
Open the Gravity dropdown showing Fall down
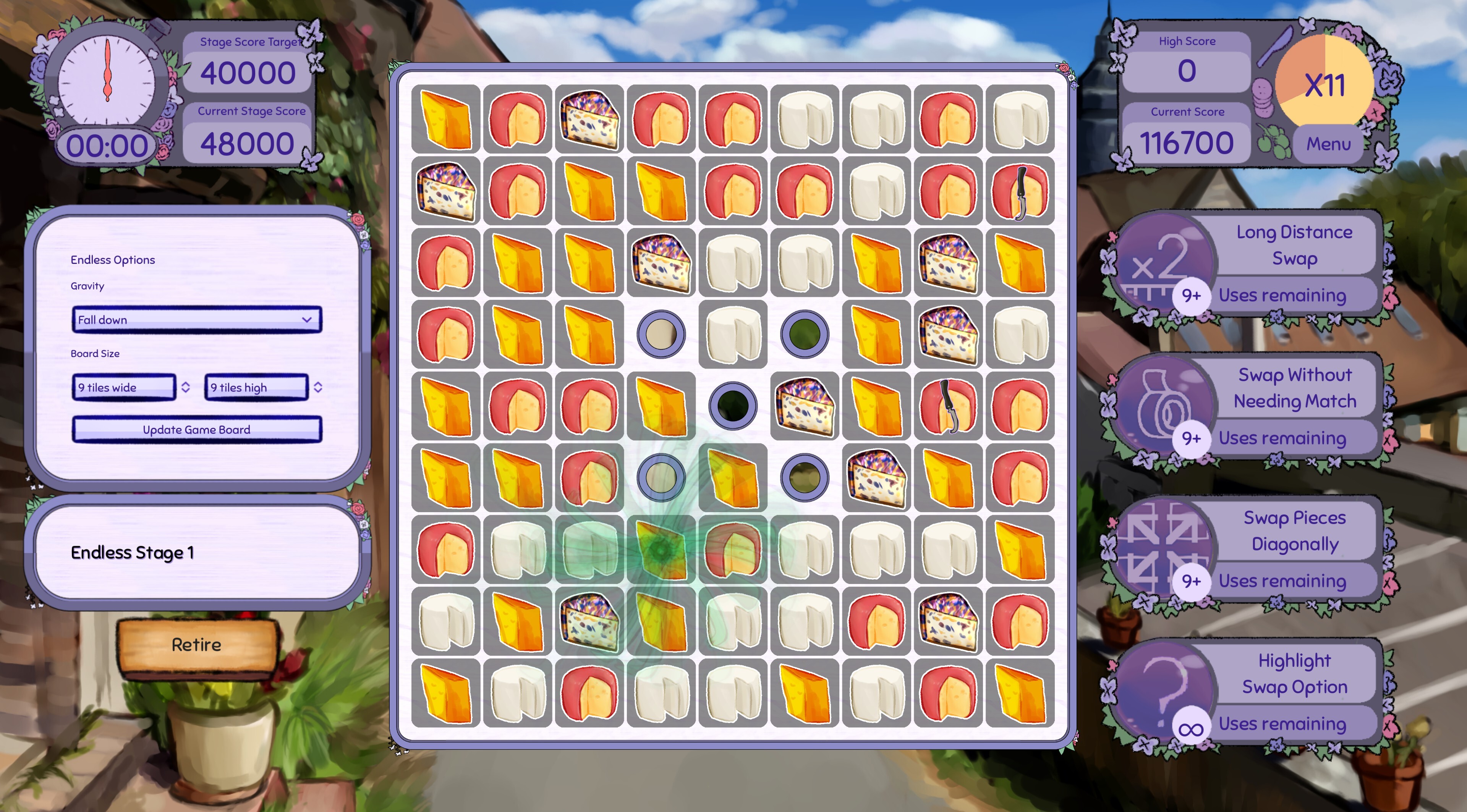pyautogui.click(x=196, y=319)
